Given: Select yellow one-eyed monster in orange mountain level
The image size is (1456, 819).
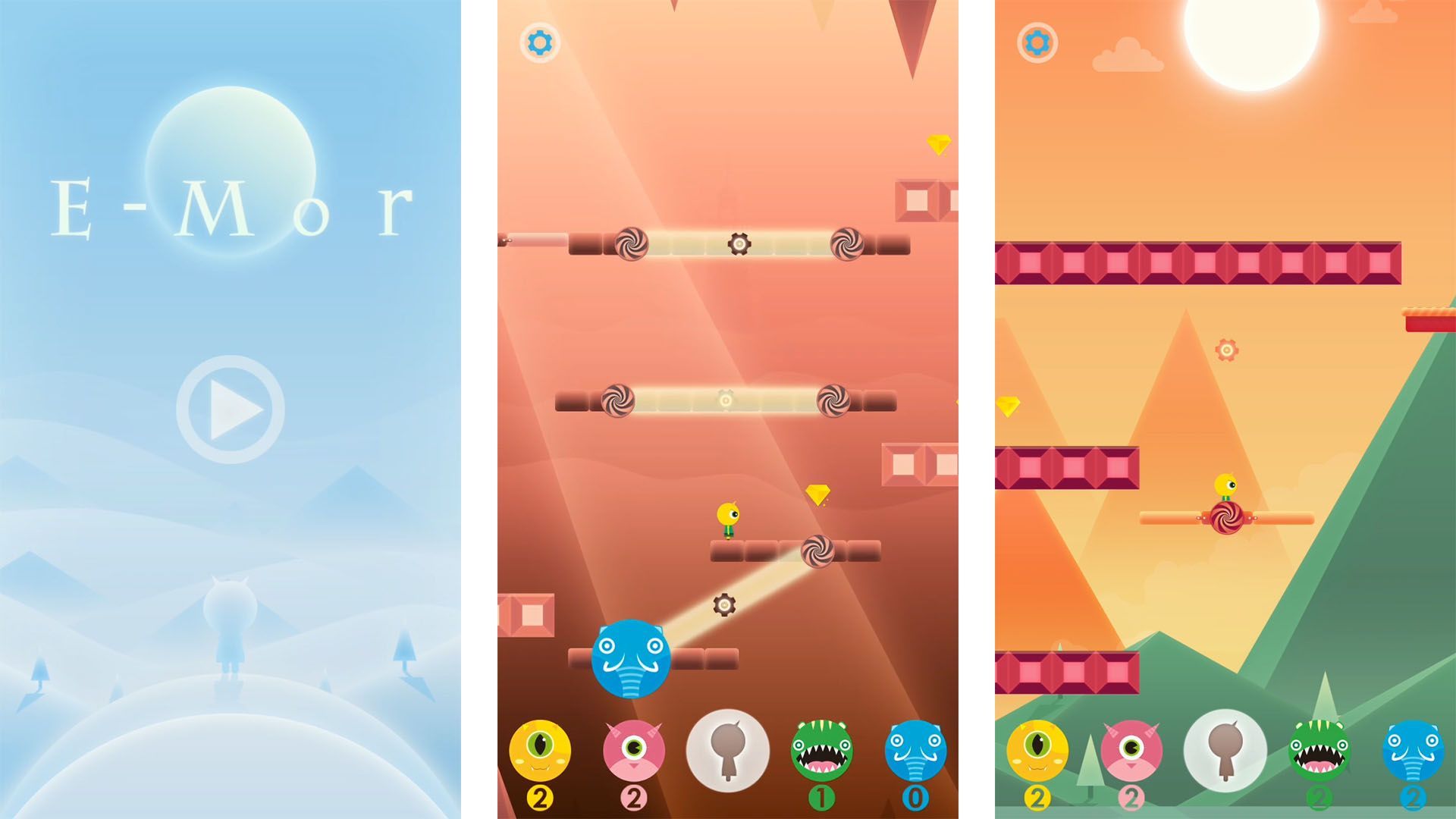Looking at the screenshot, I should [x=1037, y=750].
